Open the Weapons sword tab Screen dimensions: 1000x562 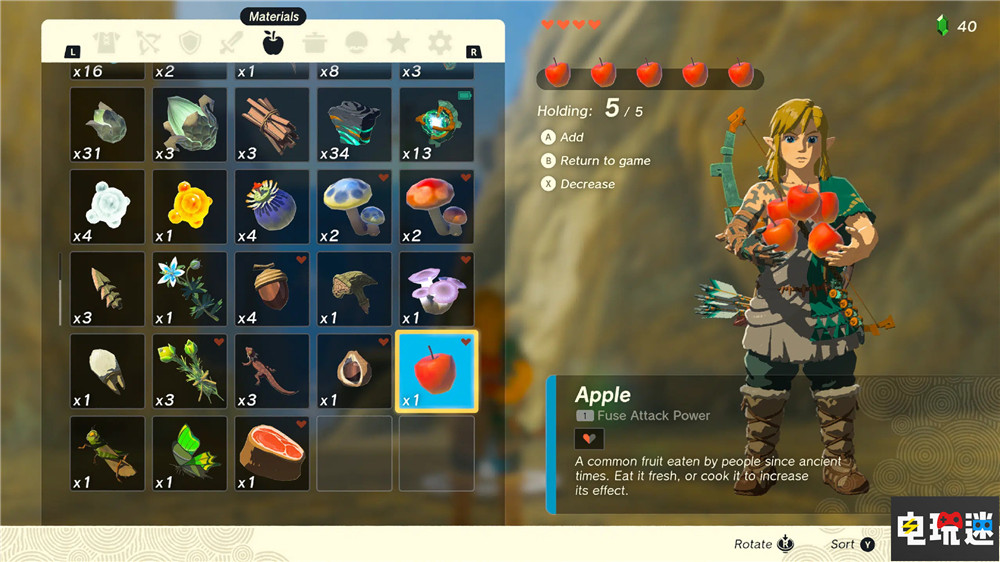click(231, 43)
